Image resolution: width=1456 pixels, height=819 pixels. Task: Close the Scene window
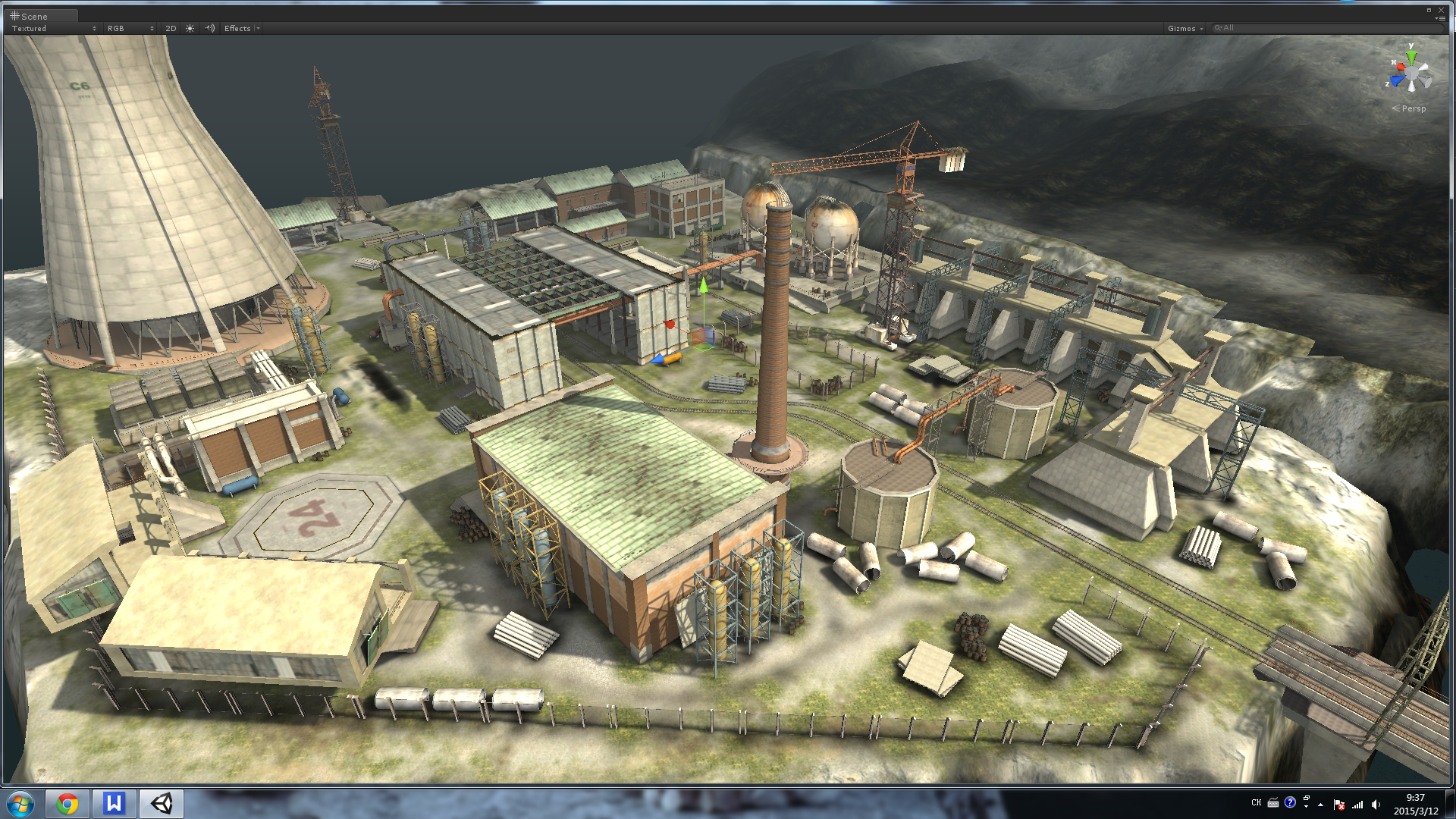click(1442, 10)
